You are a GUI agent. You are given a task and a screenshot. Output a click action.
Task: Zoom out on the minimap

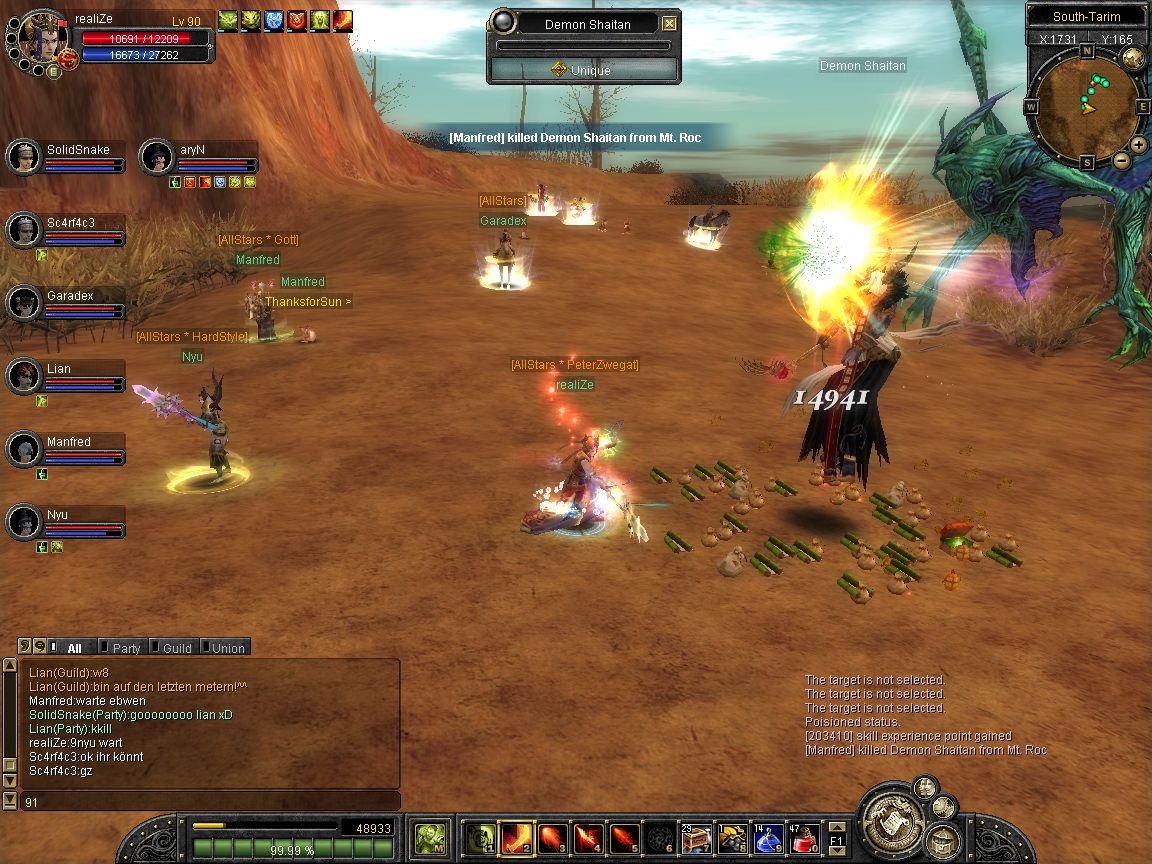[1121, 160]
